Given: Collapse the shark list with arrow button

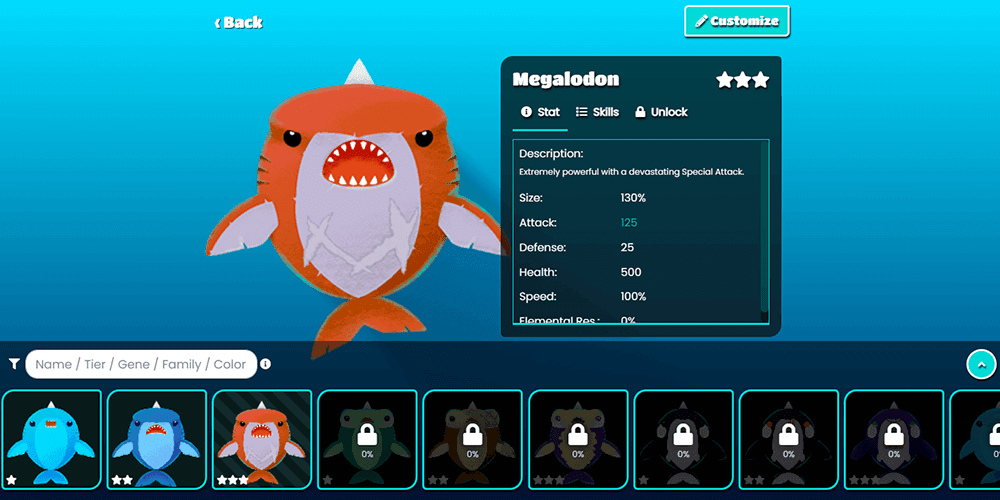Looking at the screenshot, I should point(981,364).
